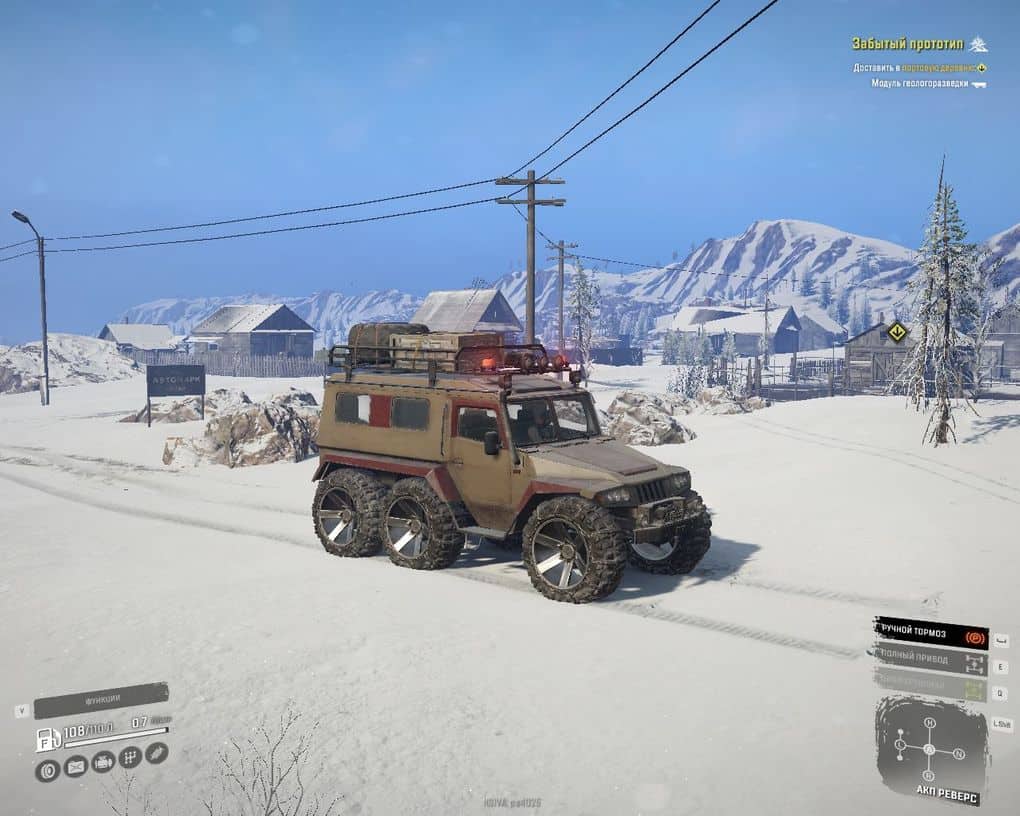
Task: Open the Функции functions panel
Action: pos(100,700)
